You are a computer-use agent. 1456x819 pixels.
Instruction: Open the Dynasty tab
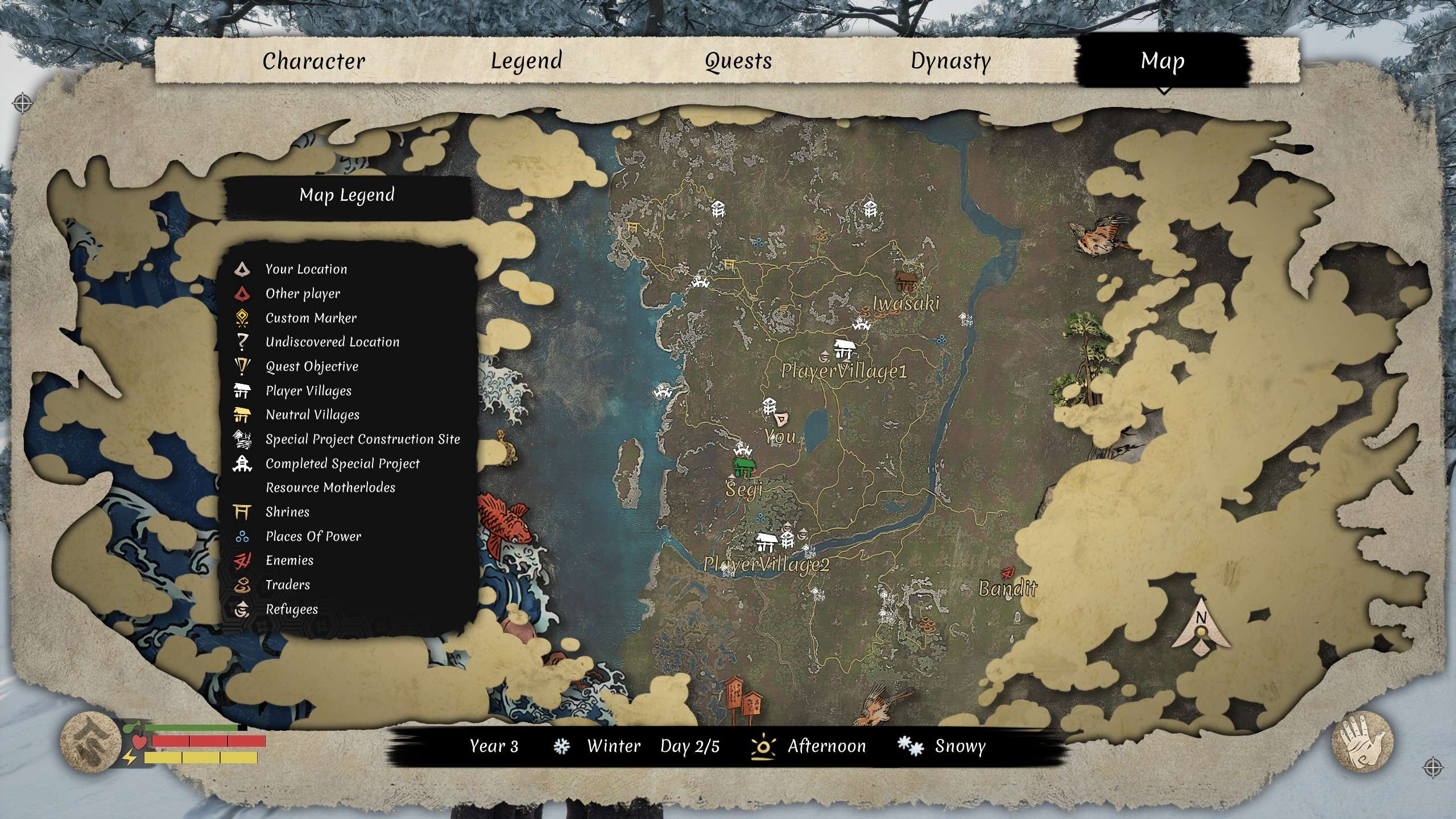[952, 60]
